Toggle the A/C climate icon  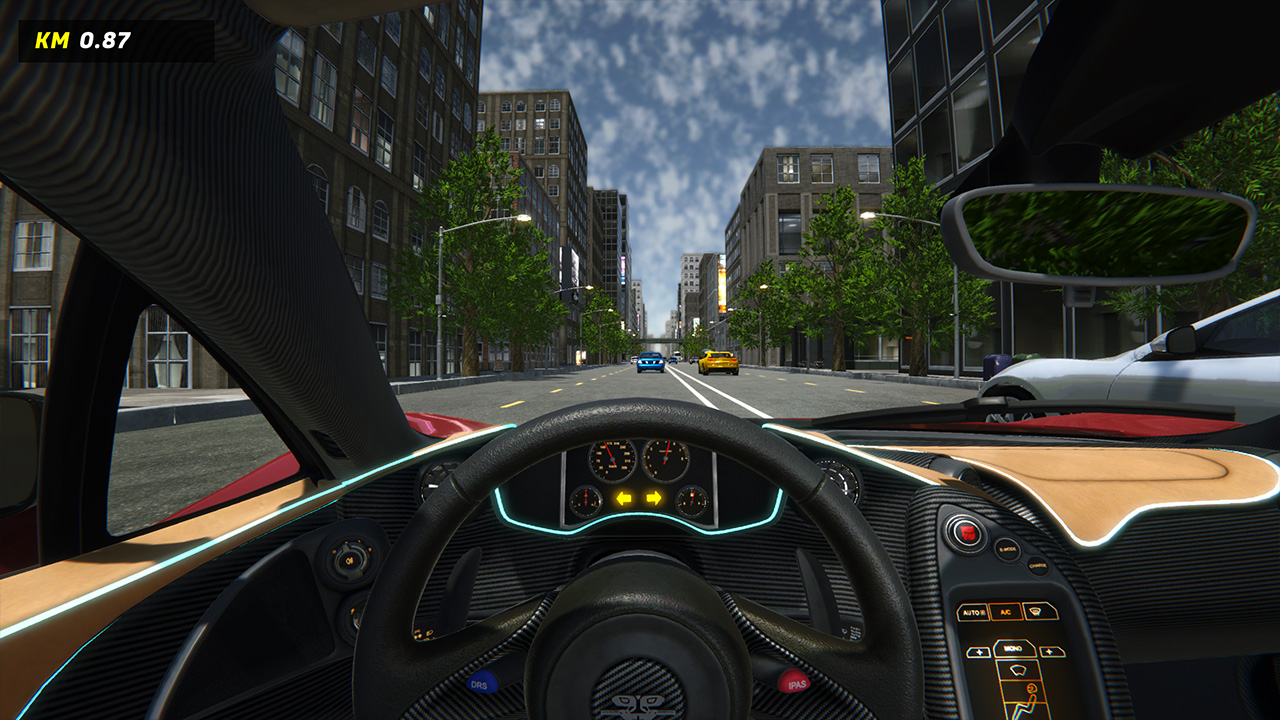[1005, 612]
